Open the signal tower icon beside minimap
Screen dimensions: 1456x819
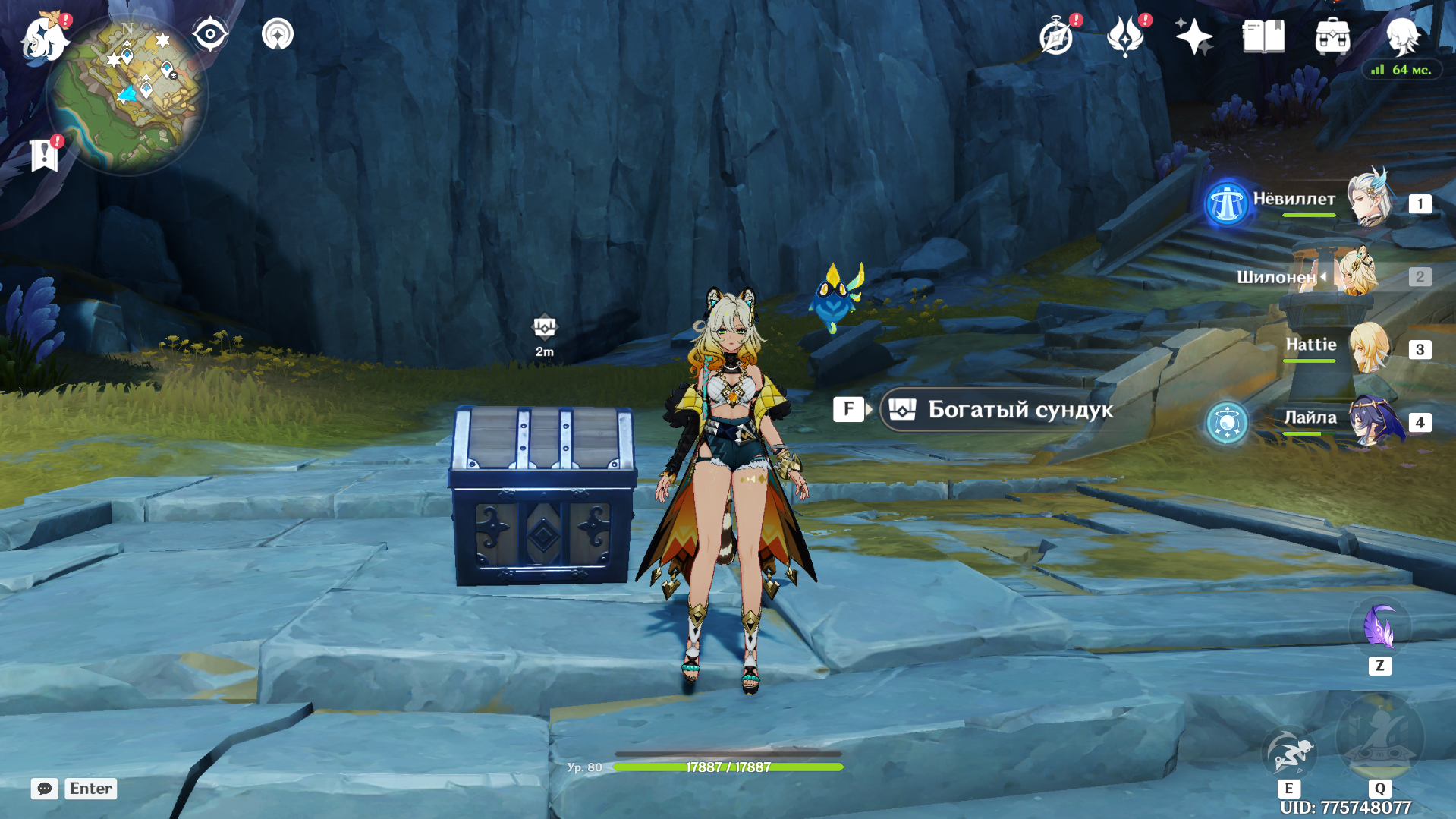[x=278, y=35]
